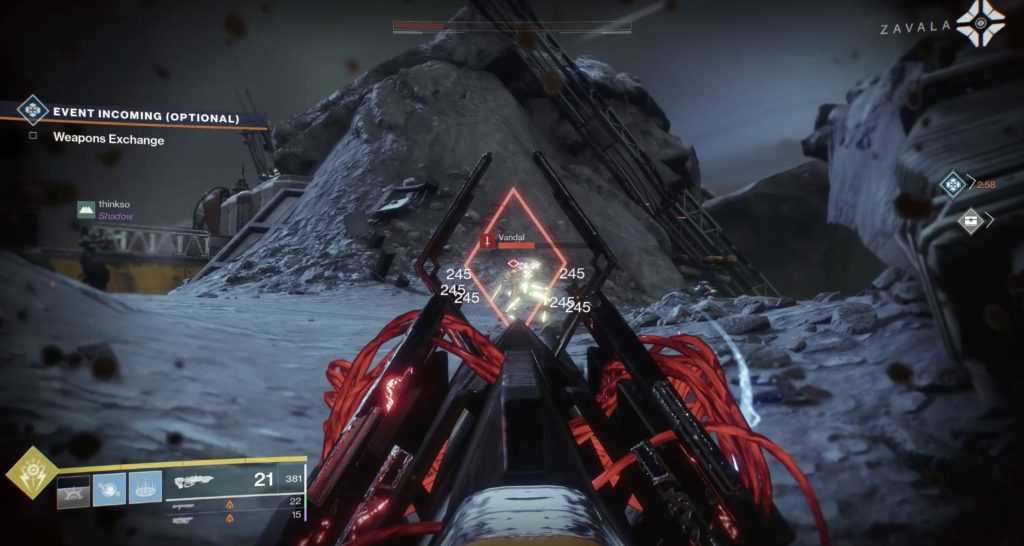Screen dimensions: 1024x546
Task: Select the public event waypoint marker with timer
Action: click(952, 184)
